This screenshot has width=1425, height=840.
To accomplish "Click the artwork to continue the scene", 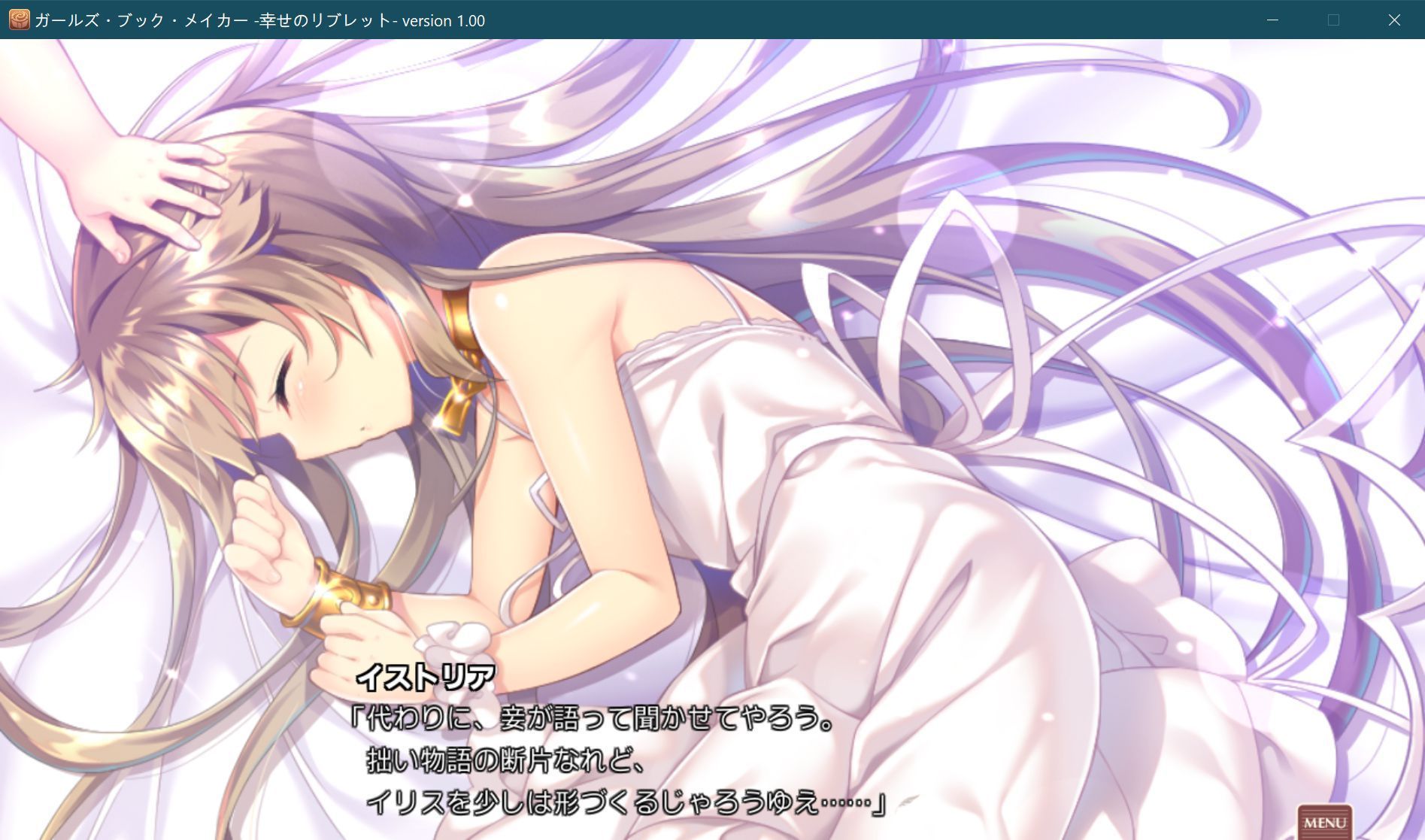I will pos(714,376).
